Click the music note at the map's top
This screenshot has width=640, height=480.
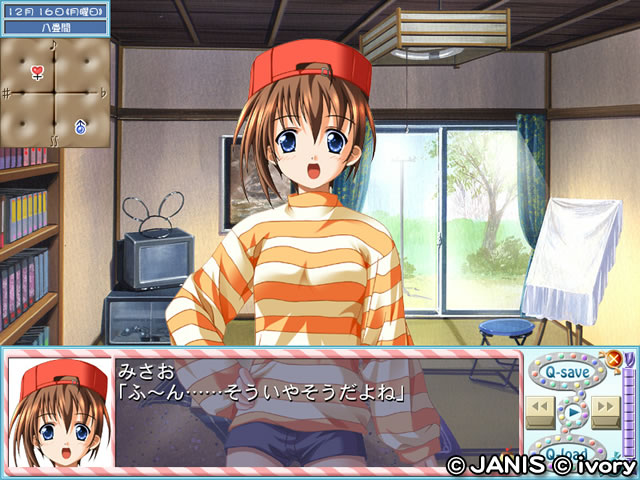click(54, 45)
